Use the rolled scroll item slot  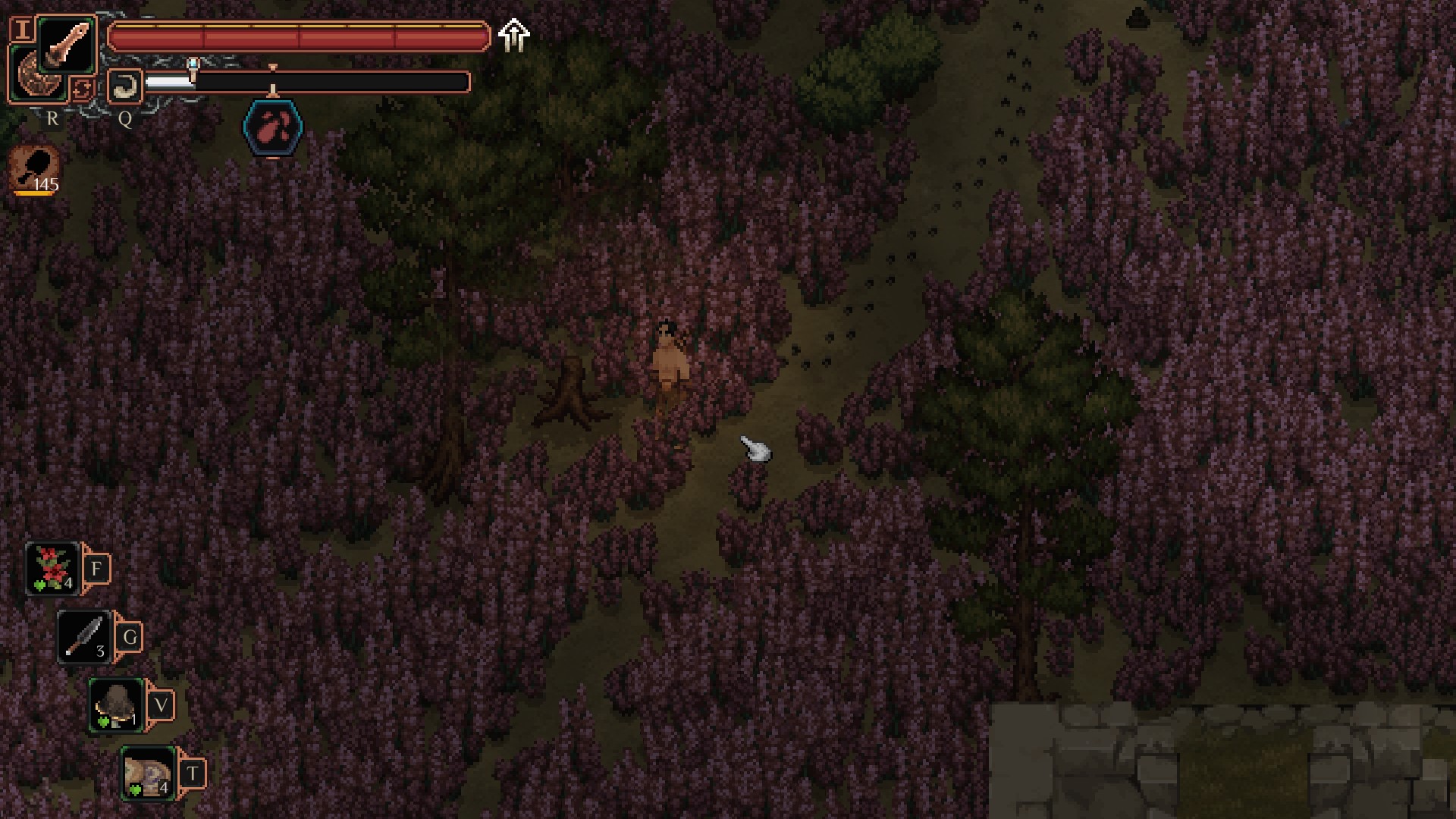point(149,773)
